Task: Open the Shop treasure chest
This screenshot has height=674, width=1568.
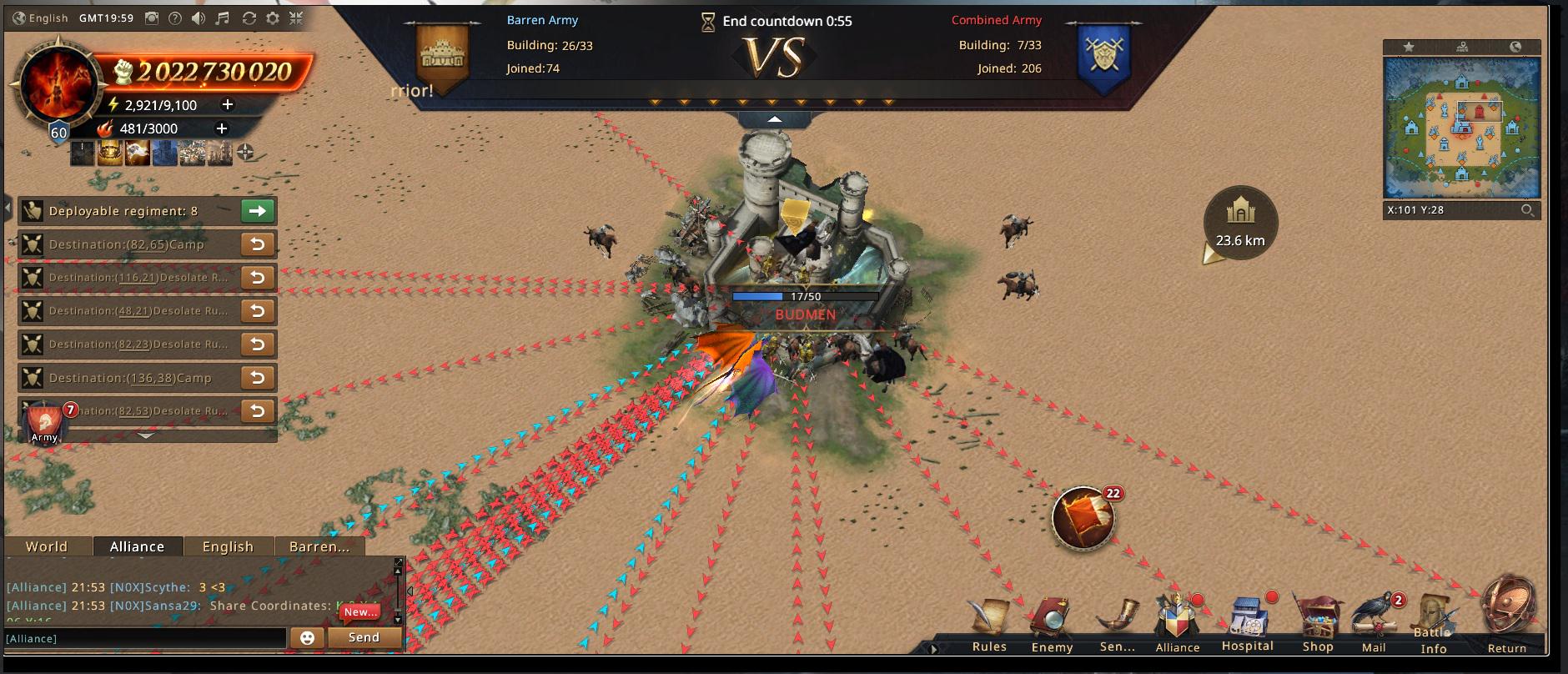Action: 1317,622
